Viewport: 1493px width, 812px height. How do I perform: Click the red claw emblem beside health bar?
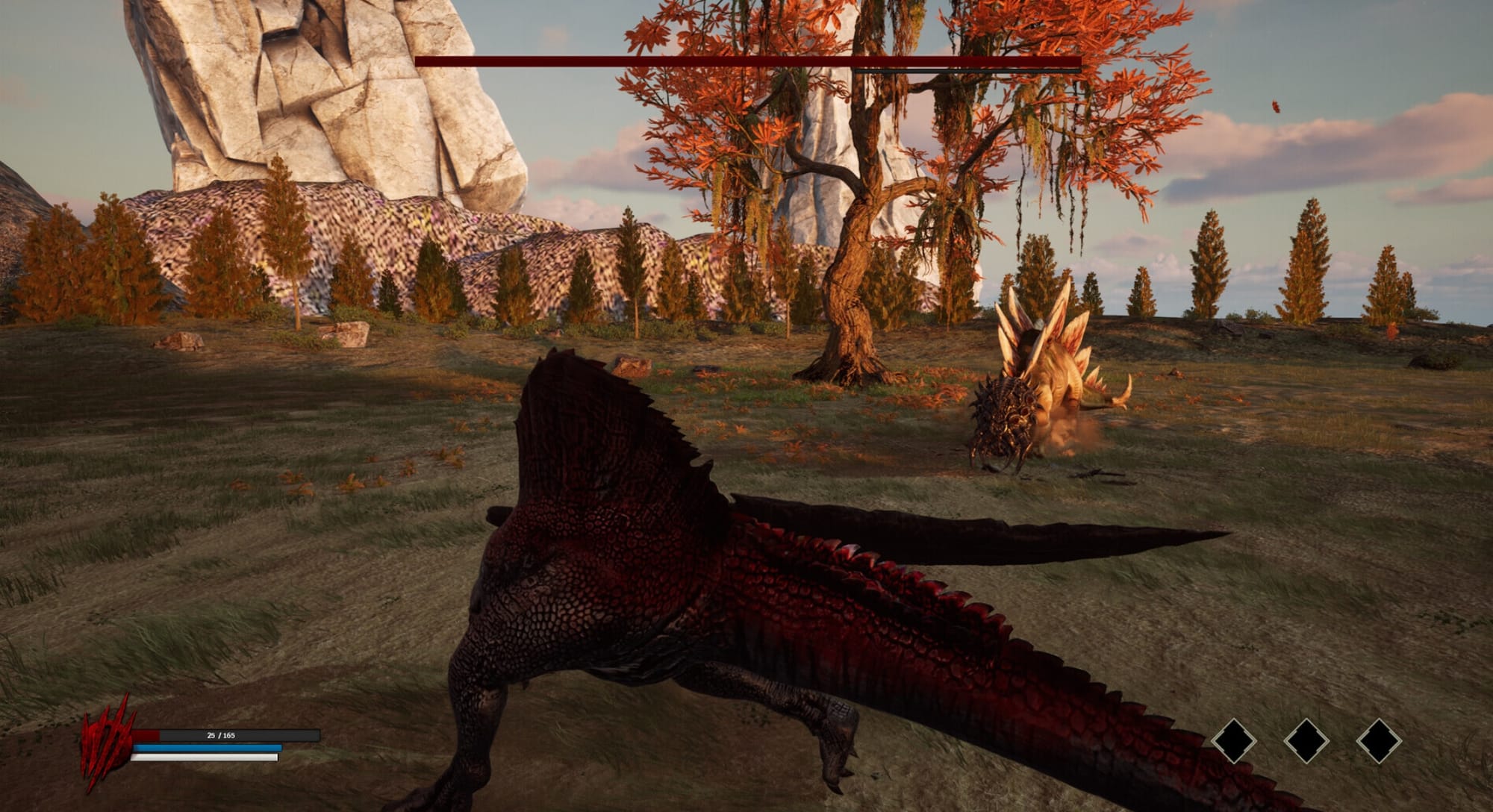click(x=107, y=743)
